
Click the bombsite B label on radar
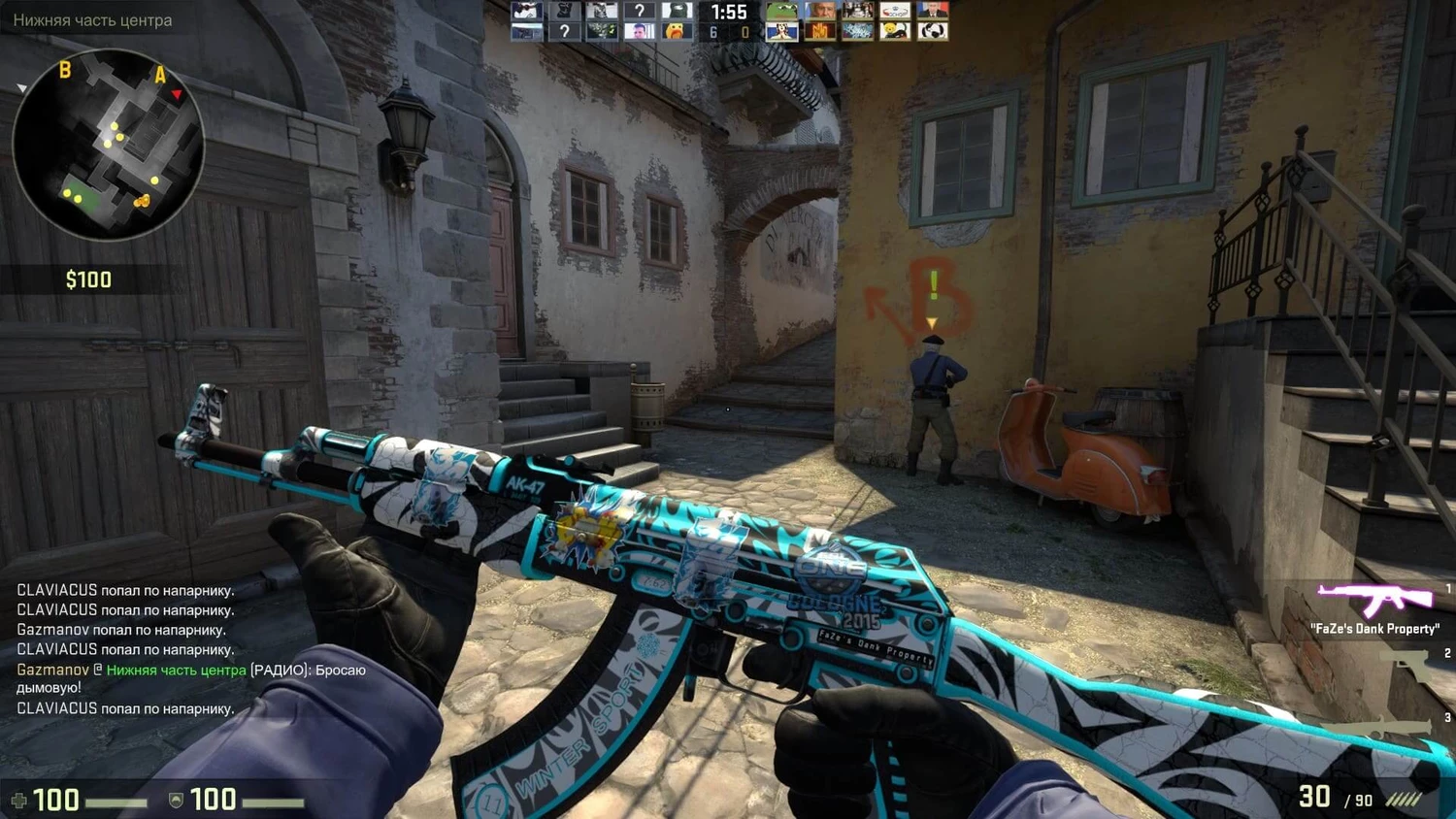click(65, 70)
